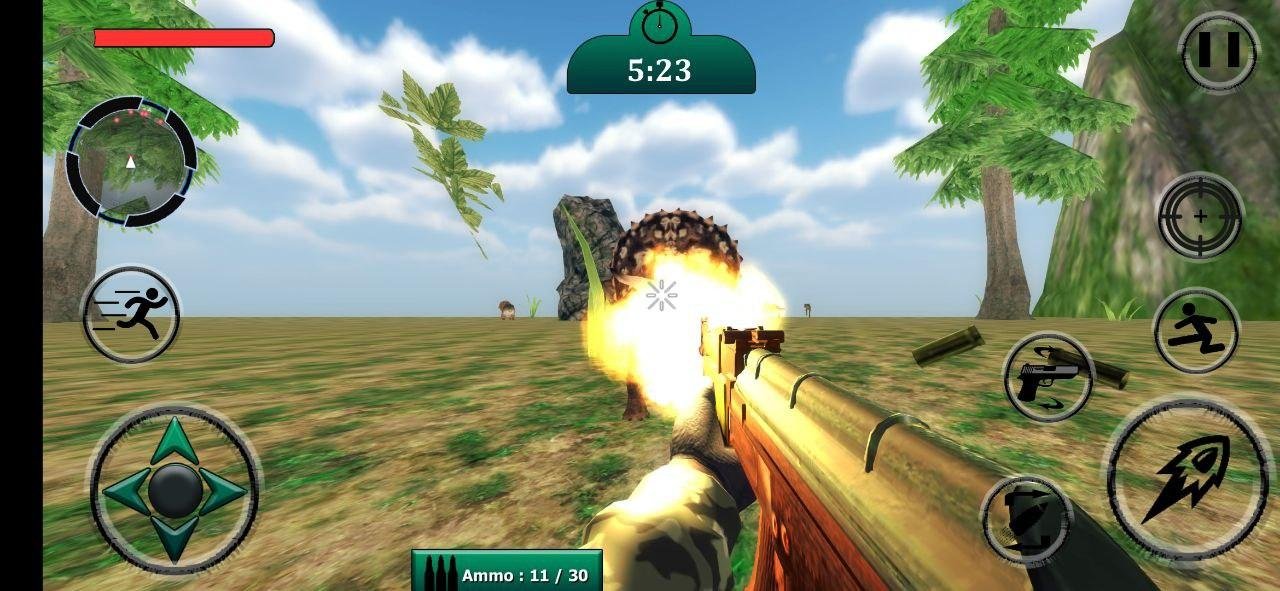The height and width of the screenshot is (591, 1280).
Task: Tap the movement joystick's up arrow
Action: coord(175,440)
